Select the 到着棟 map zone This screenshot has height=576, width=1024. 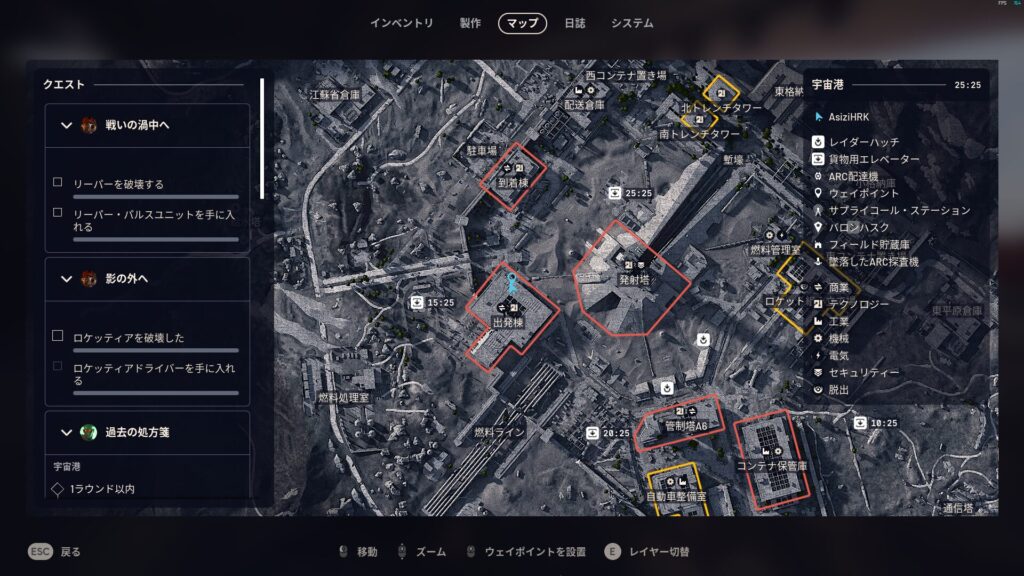pos(510,182)
